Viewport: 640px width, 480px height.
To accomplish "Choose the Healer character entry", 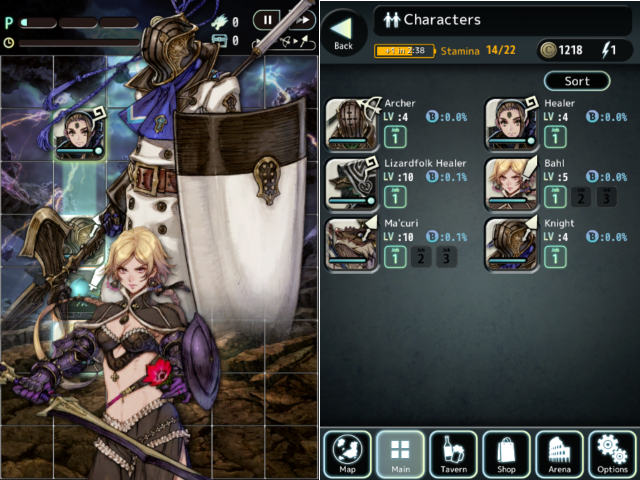I will click(512, 125).
